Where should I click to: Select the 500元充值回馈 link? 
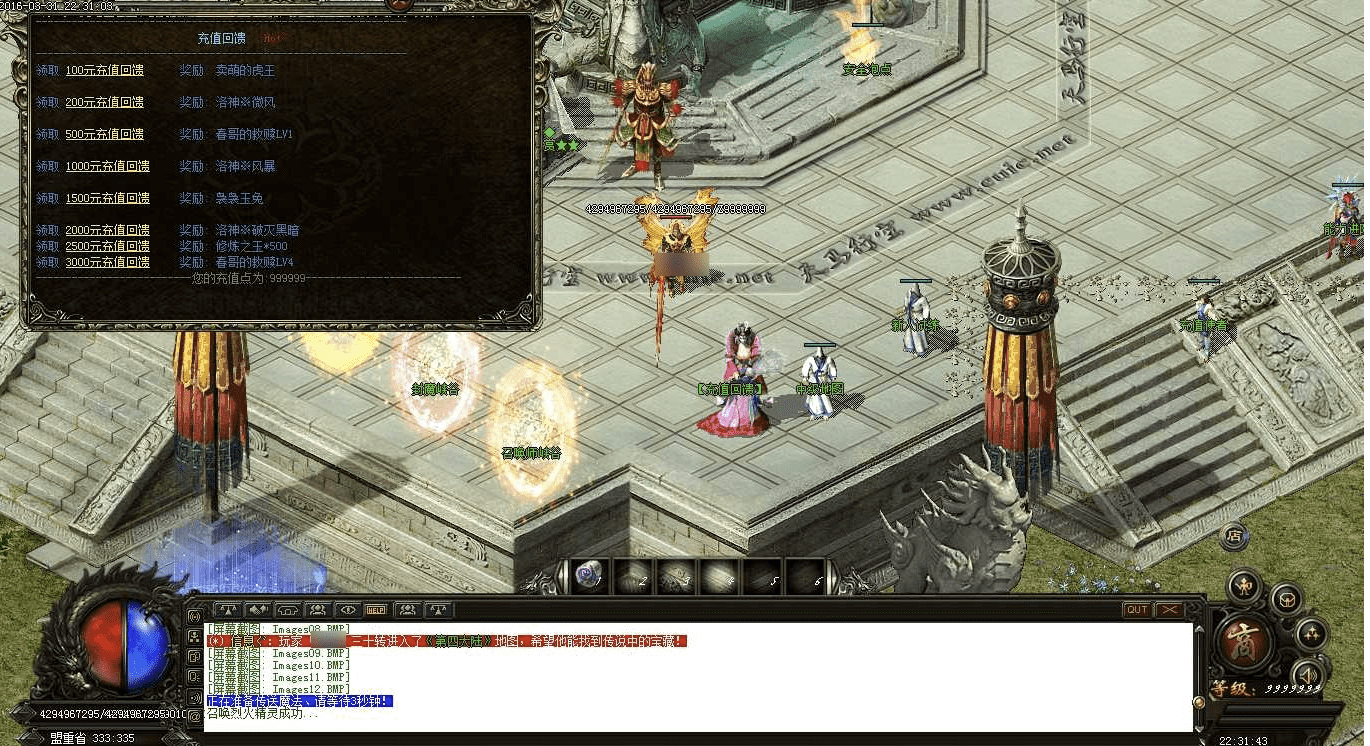click(104, 135)
